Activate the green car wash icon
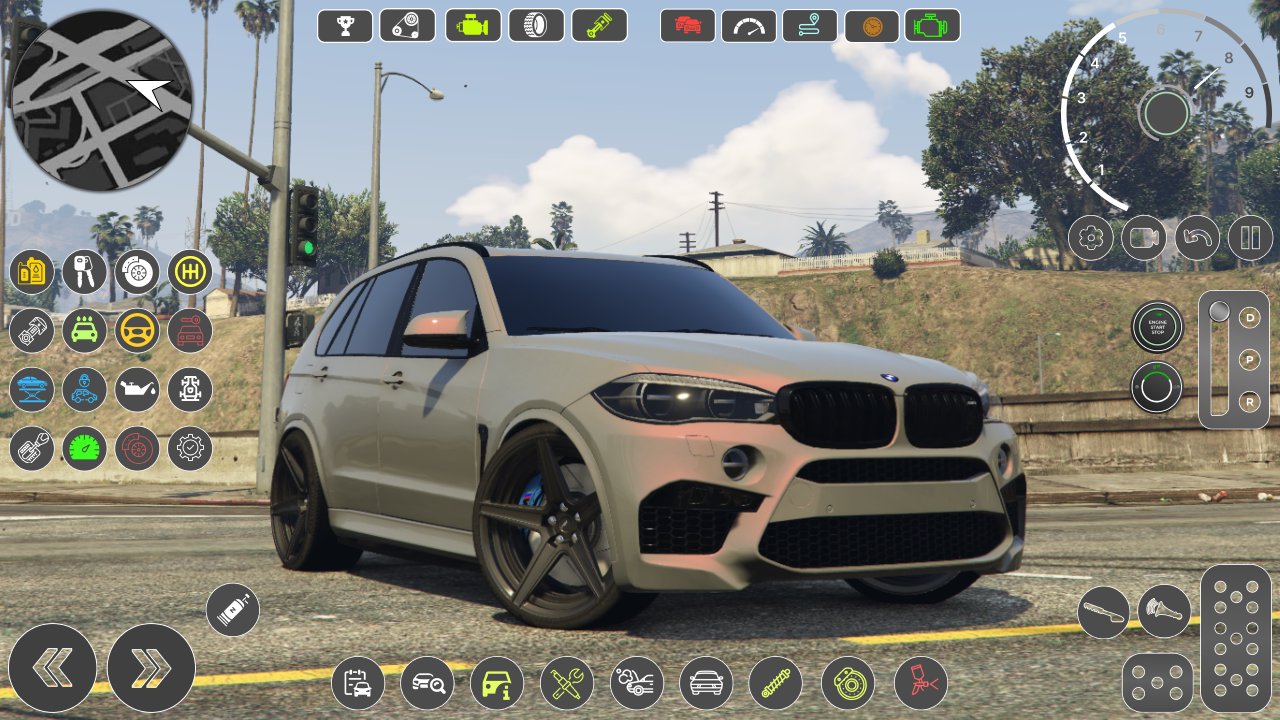1280x720 pixels. 84,331
